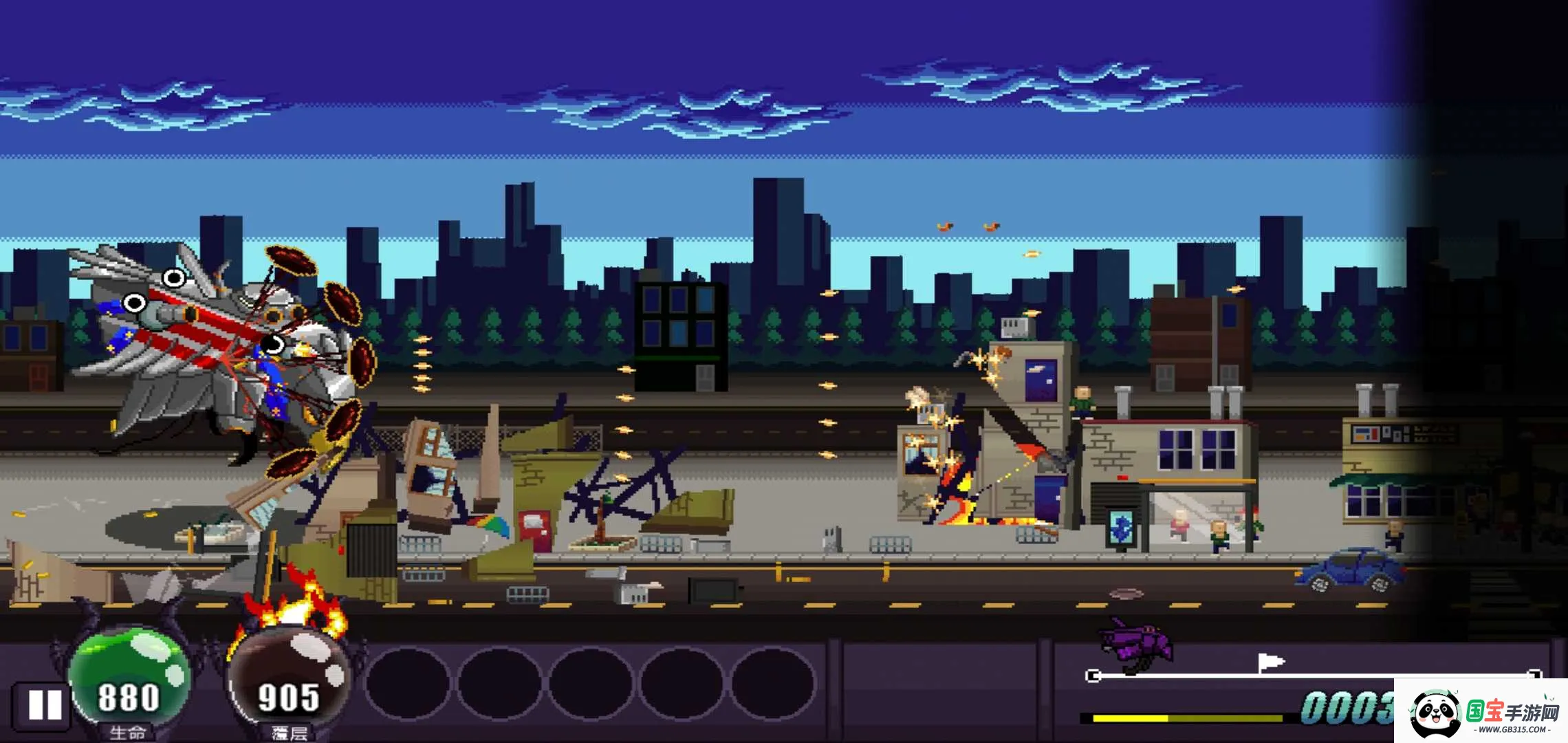
Task: Click the white flag on the level progress track
Action: point(1270,663)
